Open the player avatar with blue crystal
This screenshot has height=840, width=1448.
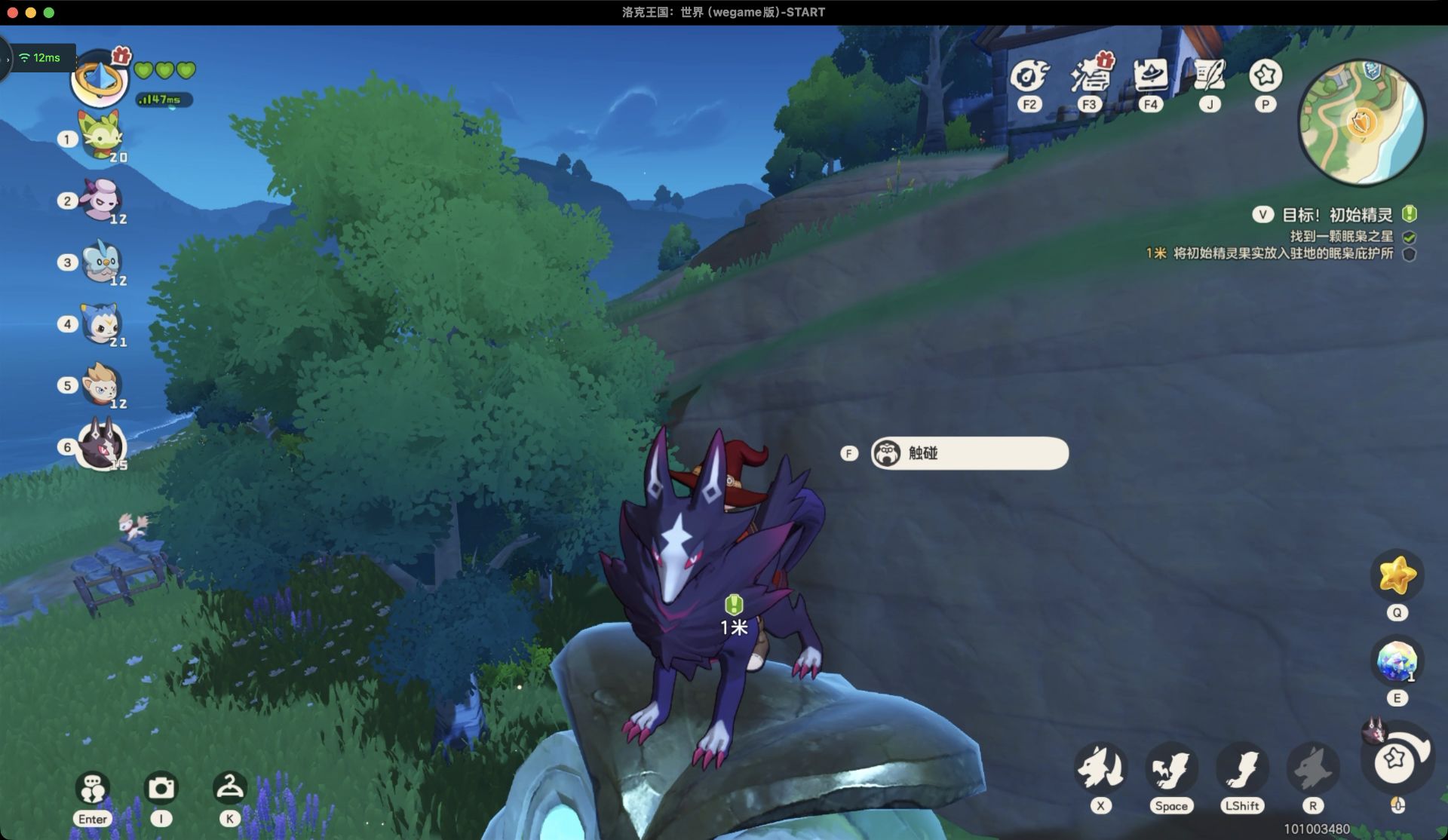[99, 79]
